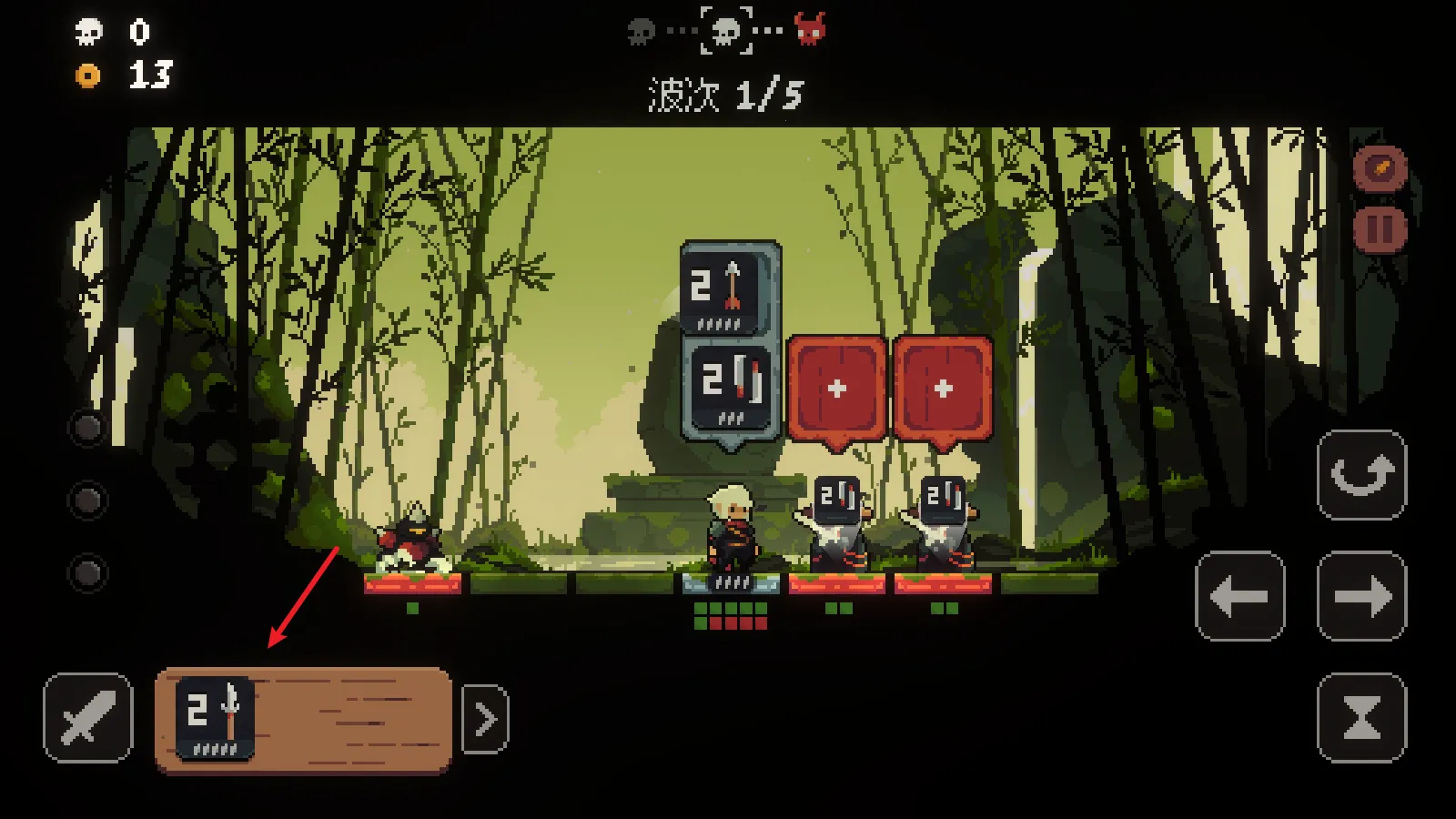Select the spear tile in the hand tray
This screenshot has width=1456, height=819.
pos(215,718)
